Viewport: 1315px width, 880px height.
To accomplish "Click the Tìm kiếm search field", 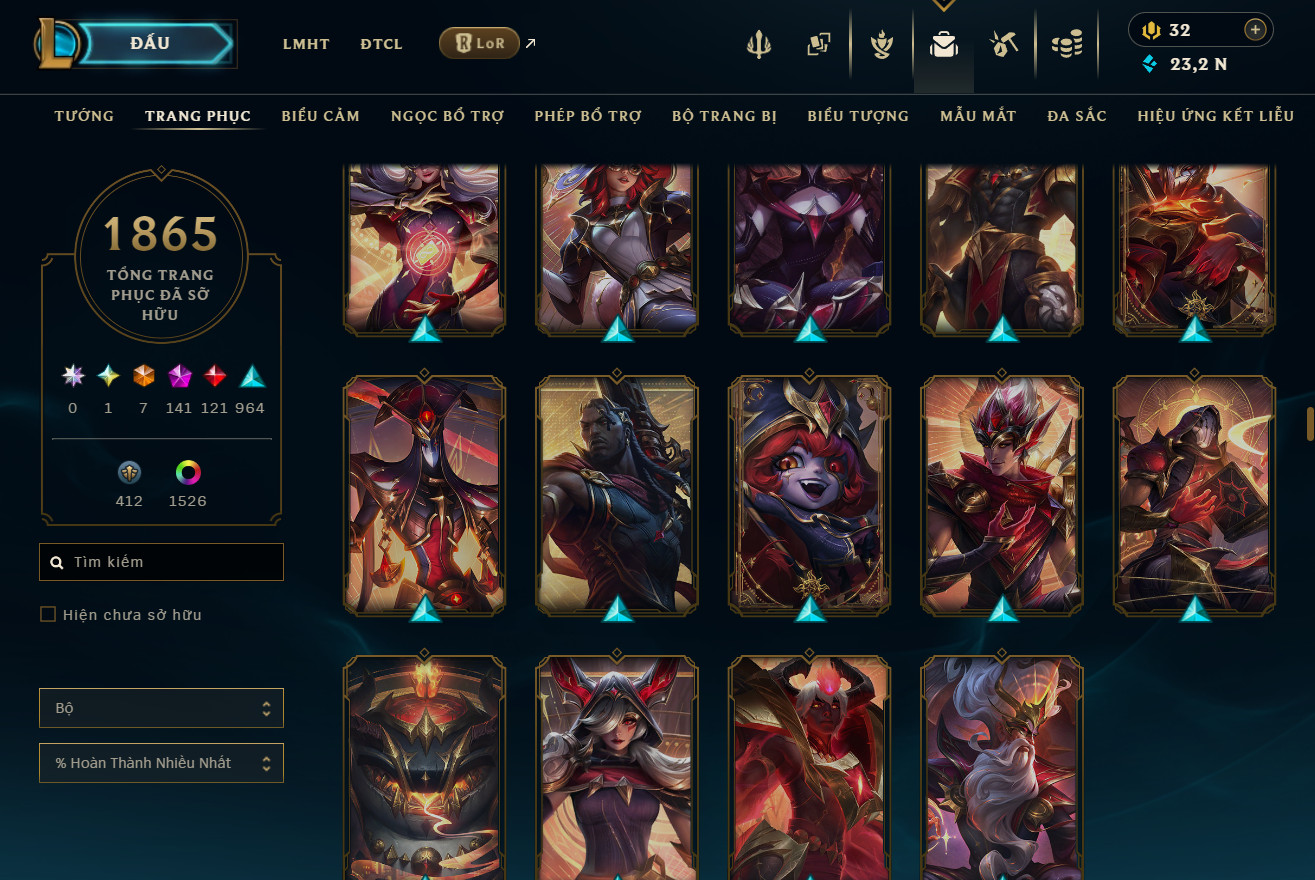I will click(x=170, y=562).
